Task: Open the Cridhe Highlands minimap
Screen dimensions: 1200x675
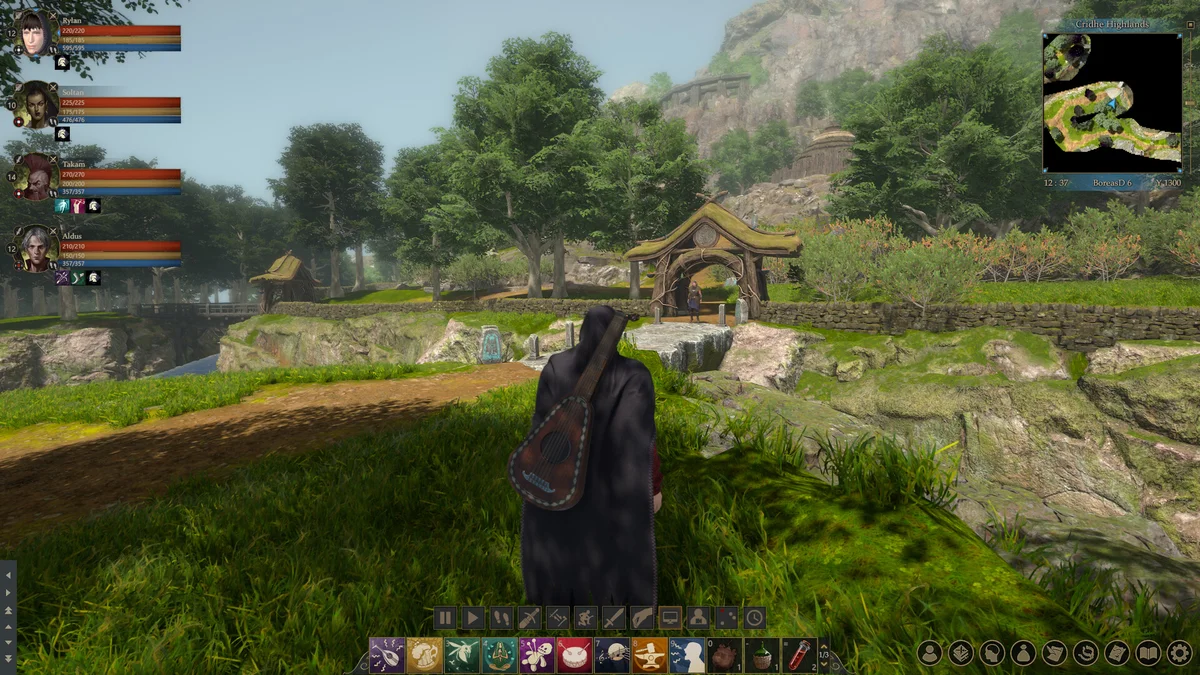Action: [x=1112, y=102]
